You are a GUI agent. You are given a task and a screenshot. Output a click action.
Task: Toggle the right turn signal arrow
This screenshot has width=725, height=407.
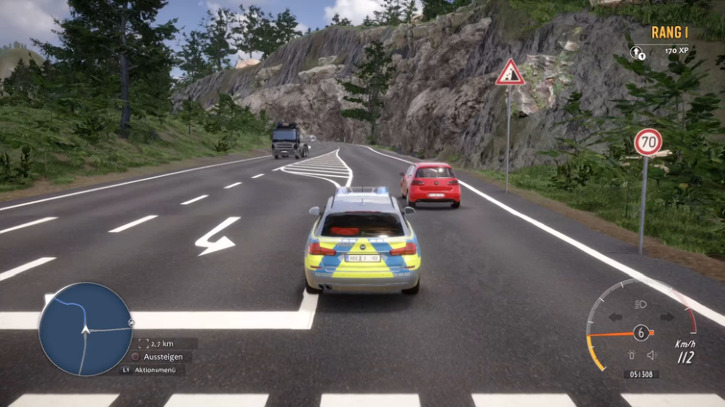(666, 318)
